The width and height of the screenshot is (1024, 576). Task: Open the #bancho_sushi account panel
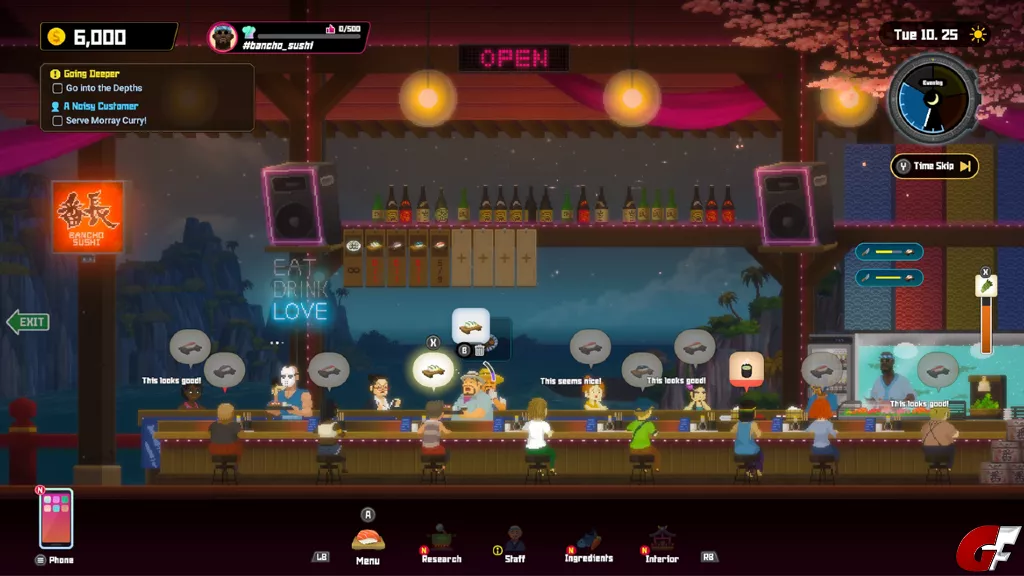pyautogui.click(x=288, y=38)
